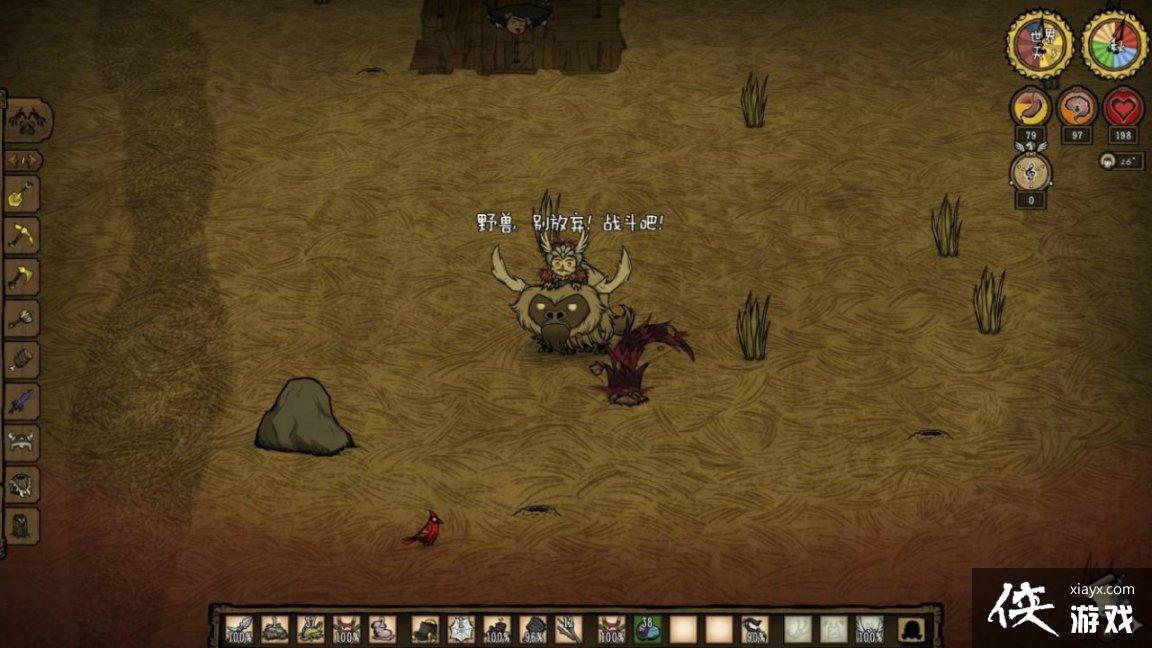Select the spear in the first inventory slot
This screenshot has width=1152, height=648.
pyautogui.click(x=239, y=628)
